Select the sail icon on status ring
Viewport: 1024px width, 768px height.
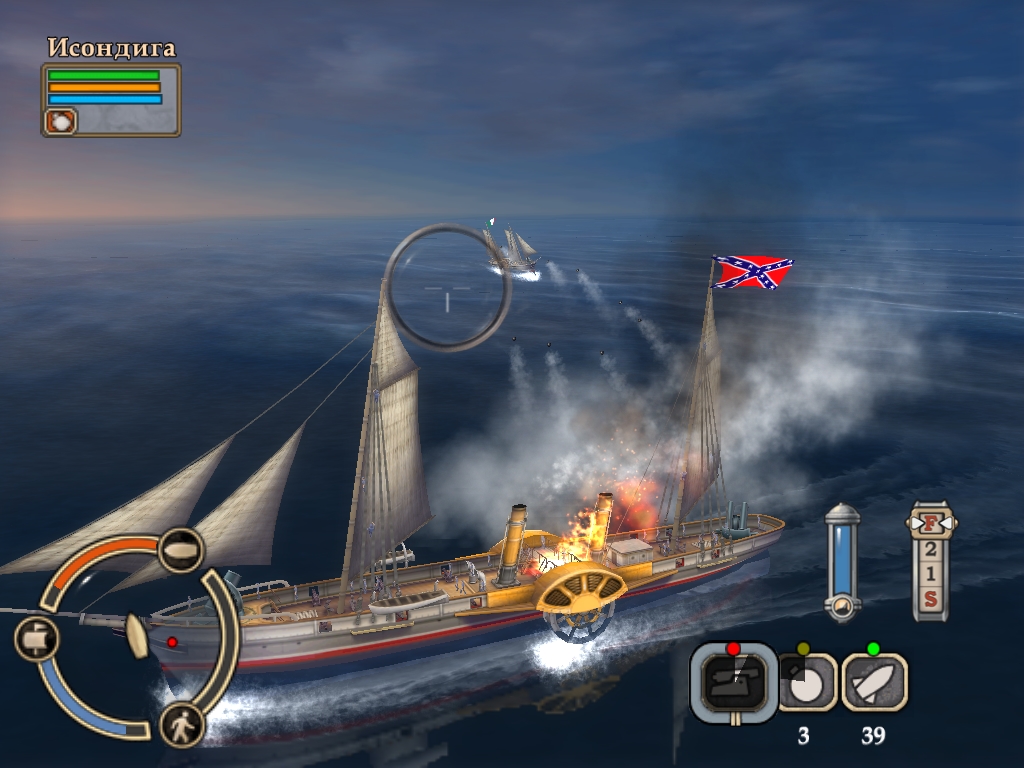pyautogui.click(x=36, y=638)
